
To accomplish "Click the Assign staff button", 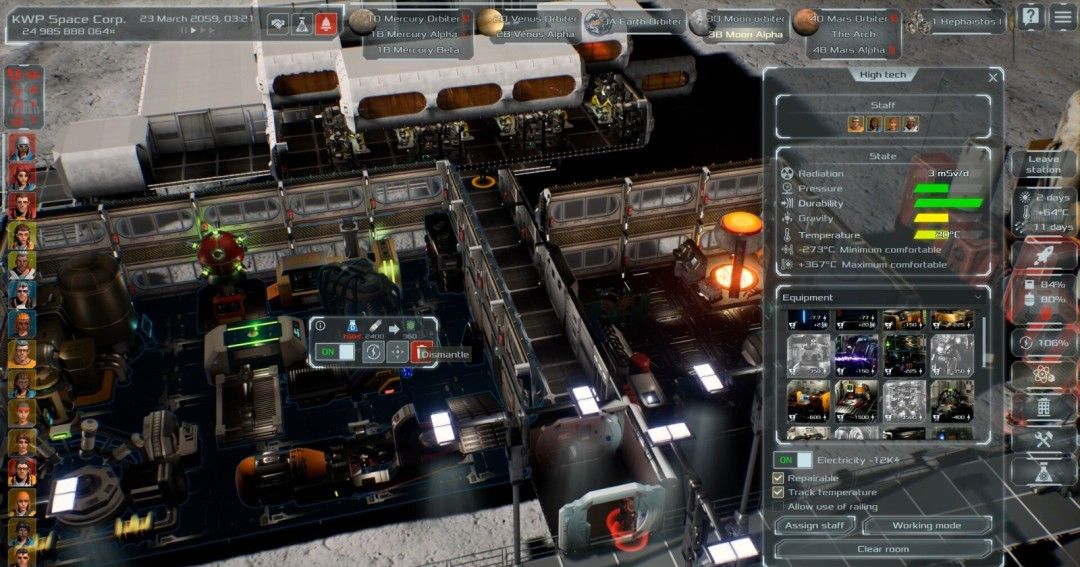I will [x=815, y=525].
